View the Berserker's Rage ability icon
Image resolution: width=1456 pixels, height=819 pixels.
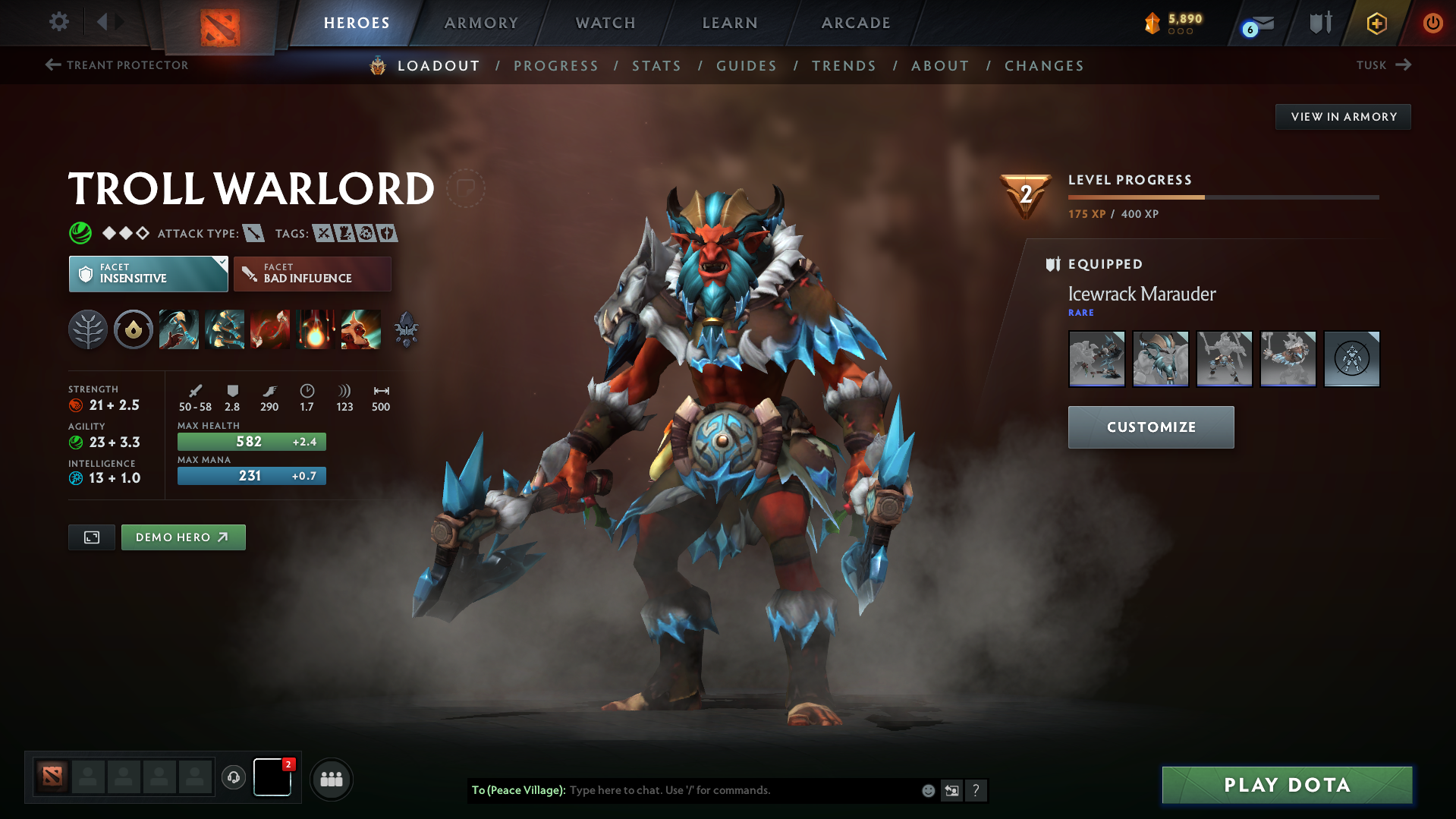[x=179, y=329]
